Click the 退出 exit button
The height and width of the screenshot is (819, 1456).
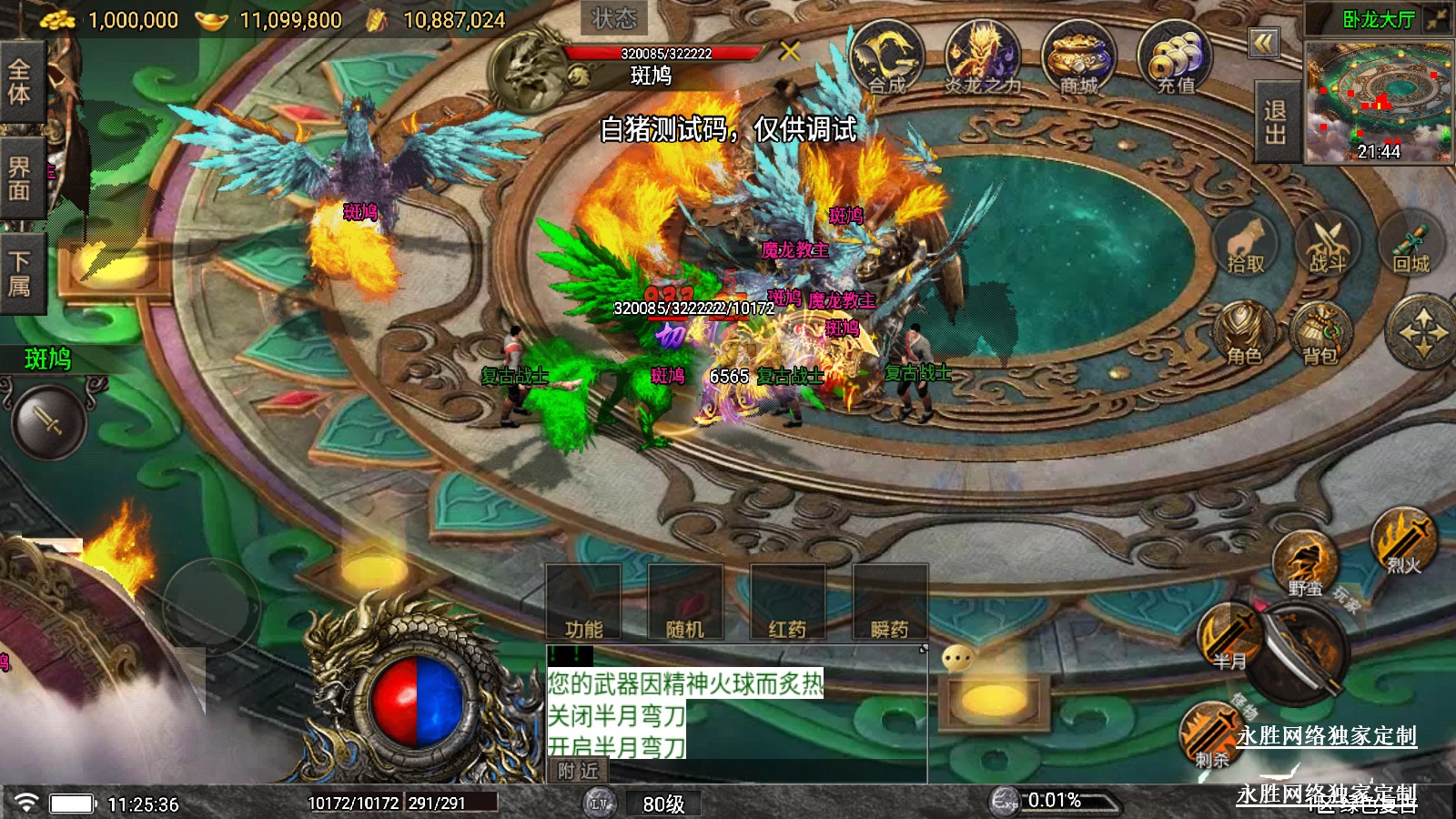tap(1275, 122)
